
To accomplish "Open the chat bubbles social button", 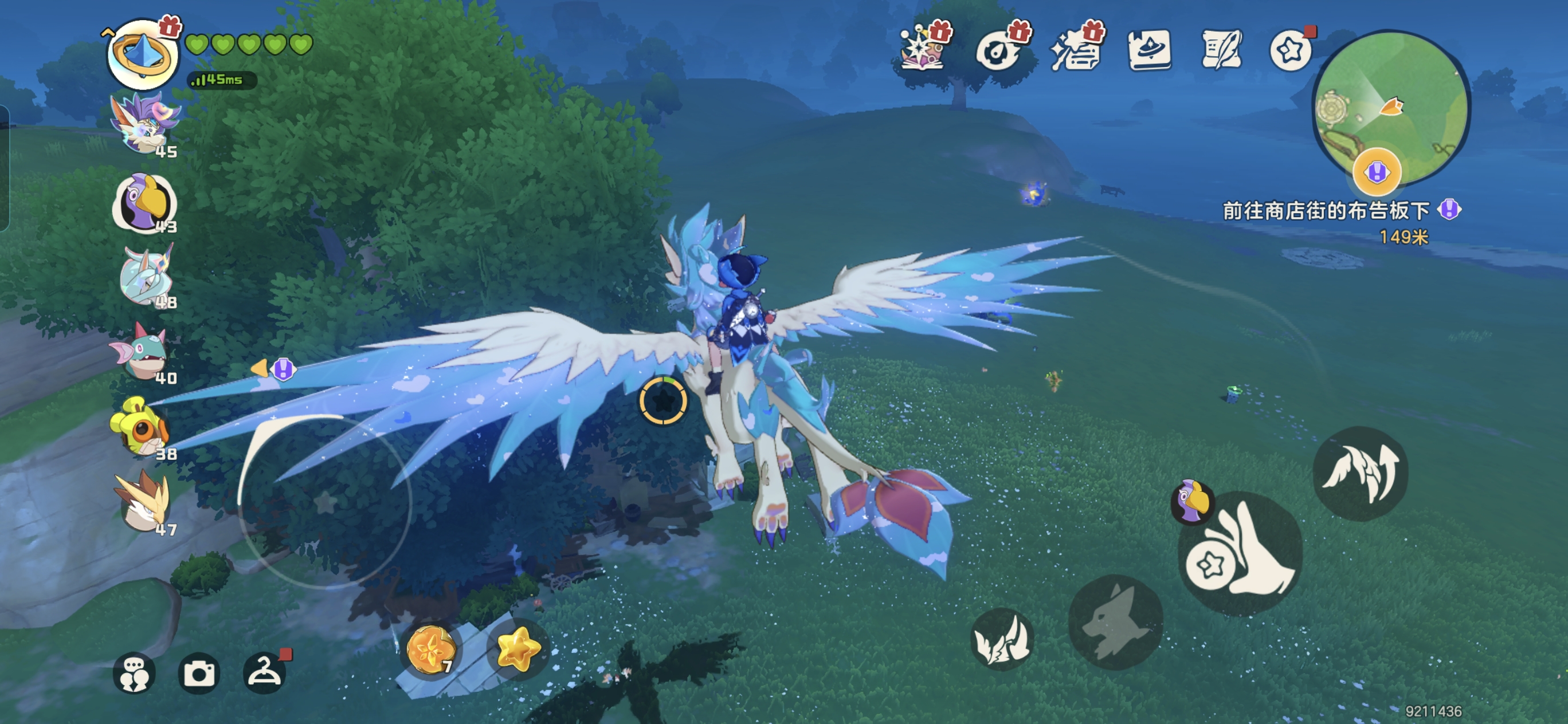I will coord(134,674).
